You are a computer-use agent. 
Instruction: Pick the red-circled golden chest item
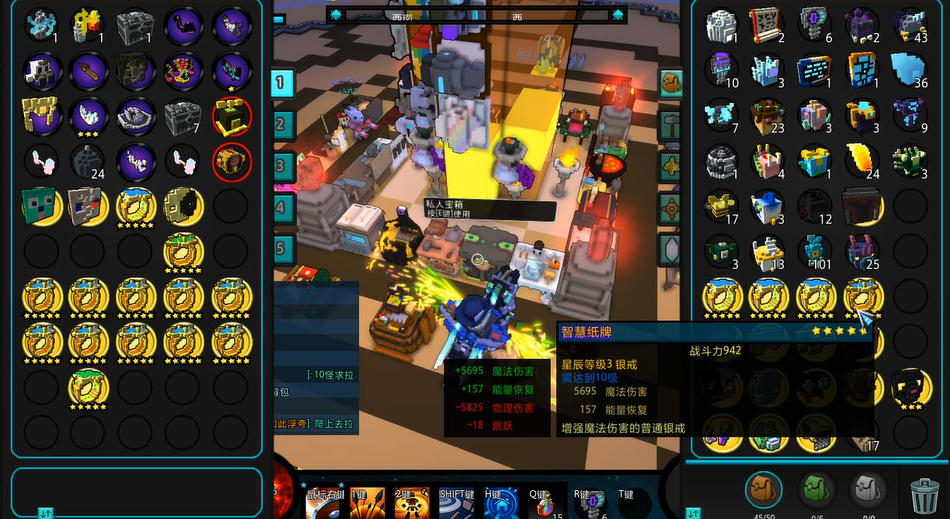[x=232, y=161]
